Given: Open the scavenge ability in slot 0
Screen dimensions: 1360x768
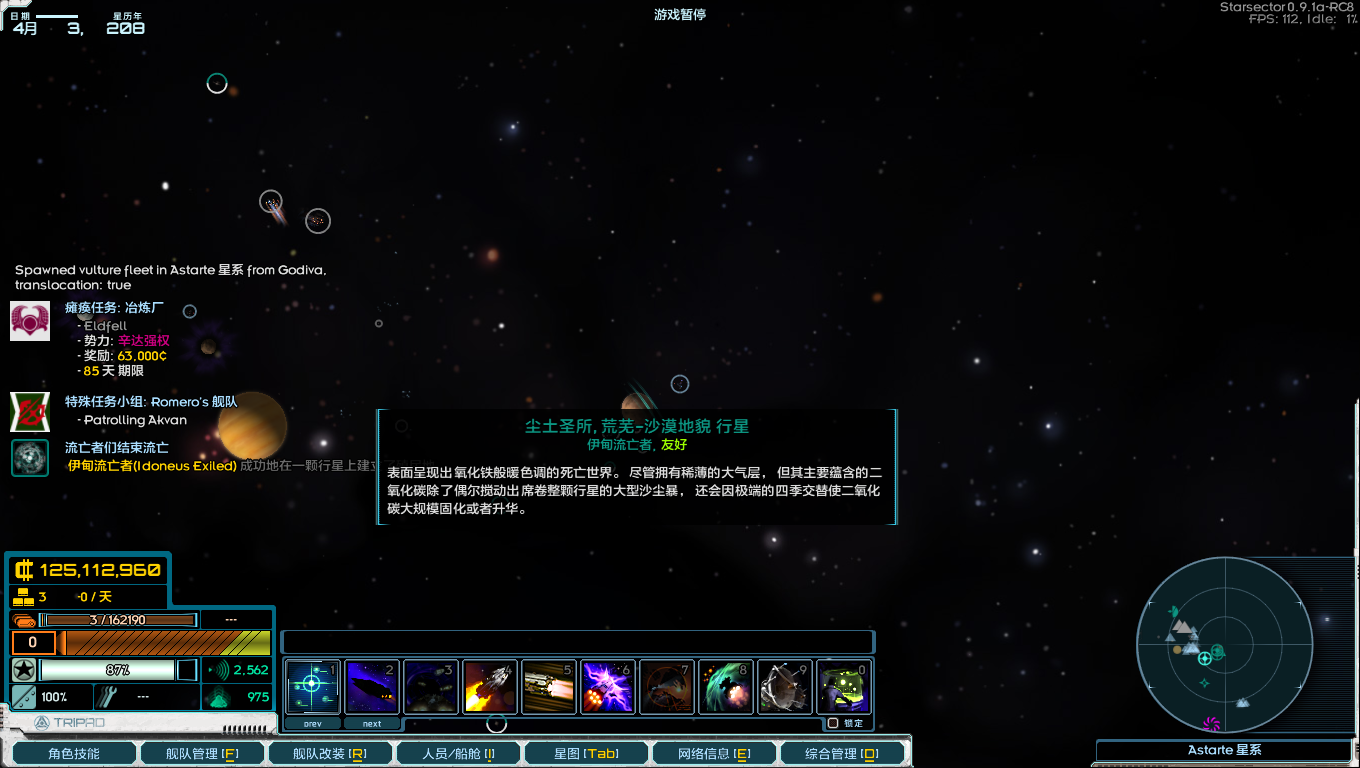Looking at the screenshot, I should (843, 686).
